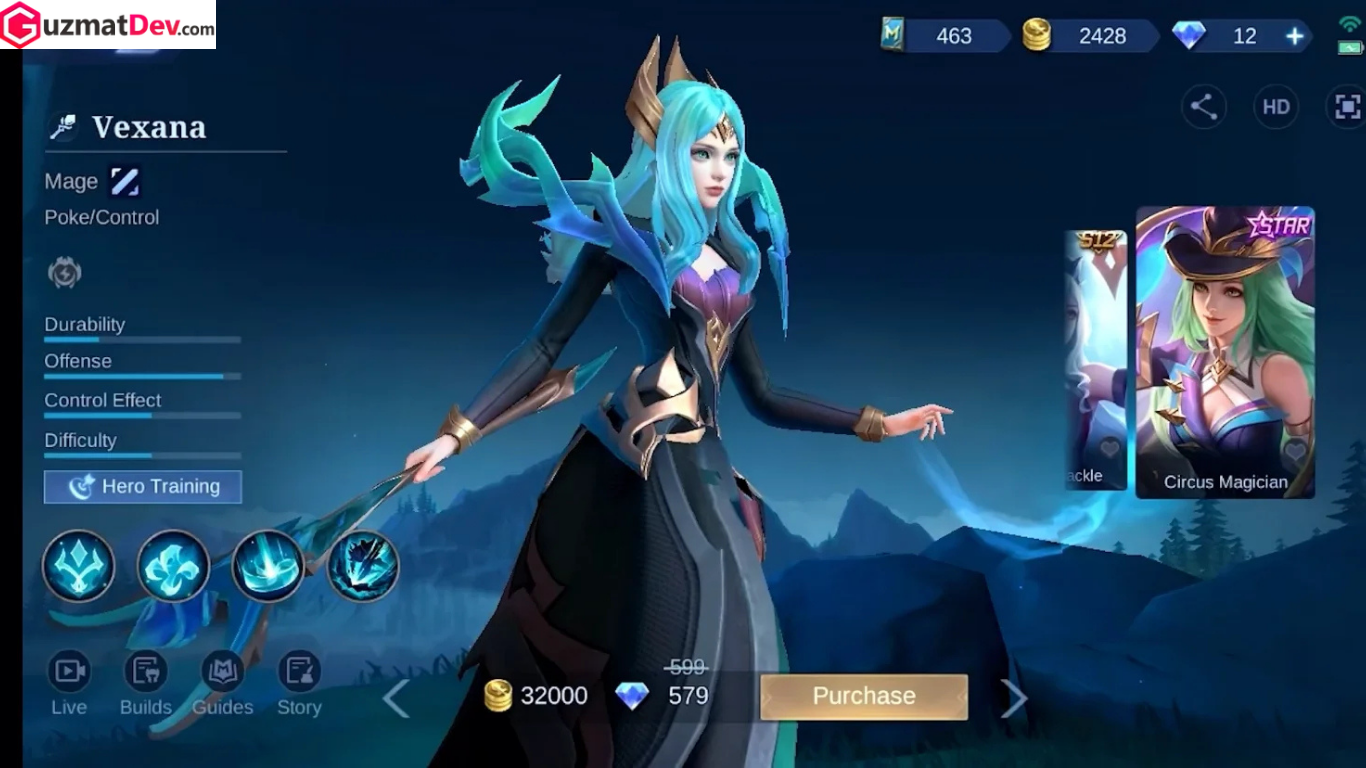Show the next hero with right arrow
Image resolution: width=1366 pixels, height=768 pixels.
click(1014, 699)
